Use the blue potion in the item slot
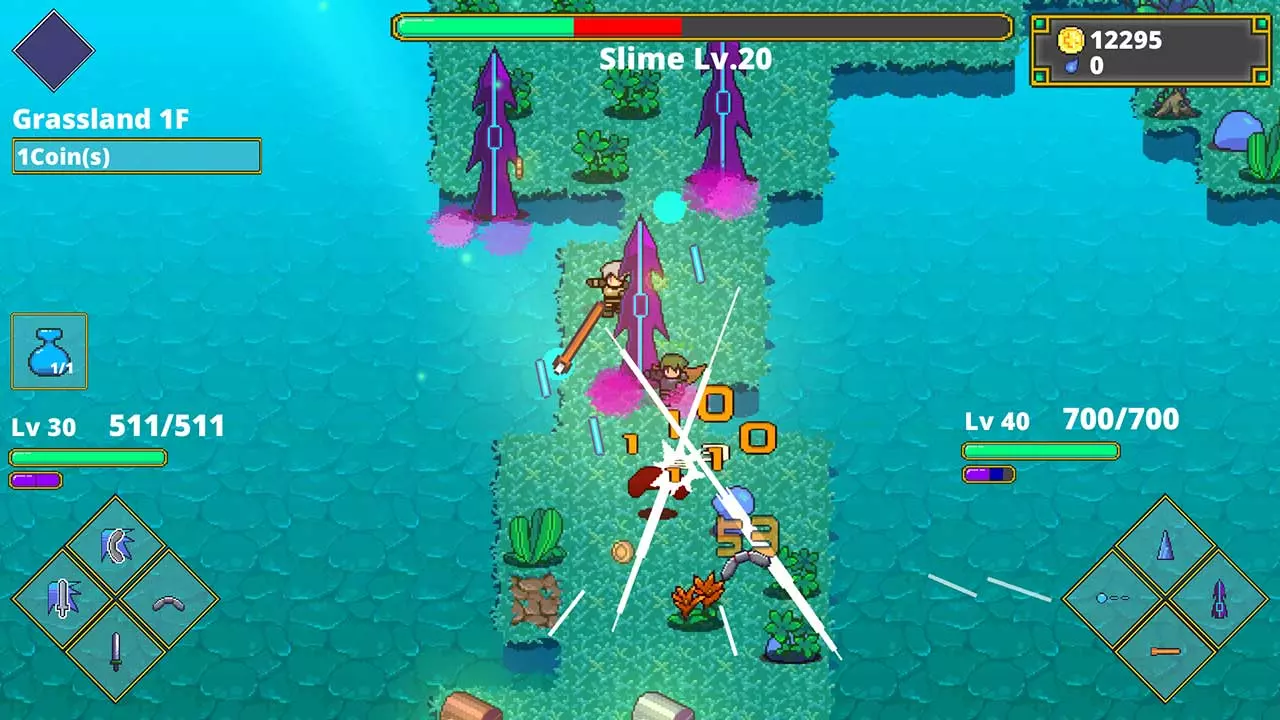Image resolution: width=1280 pixels, height=720 pixels. tap(48, 350)
